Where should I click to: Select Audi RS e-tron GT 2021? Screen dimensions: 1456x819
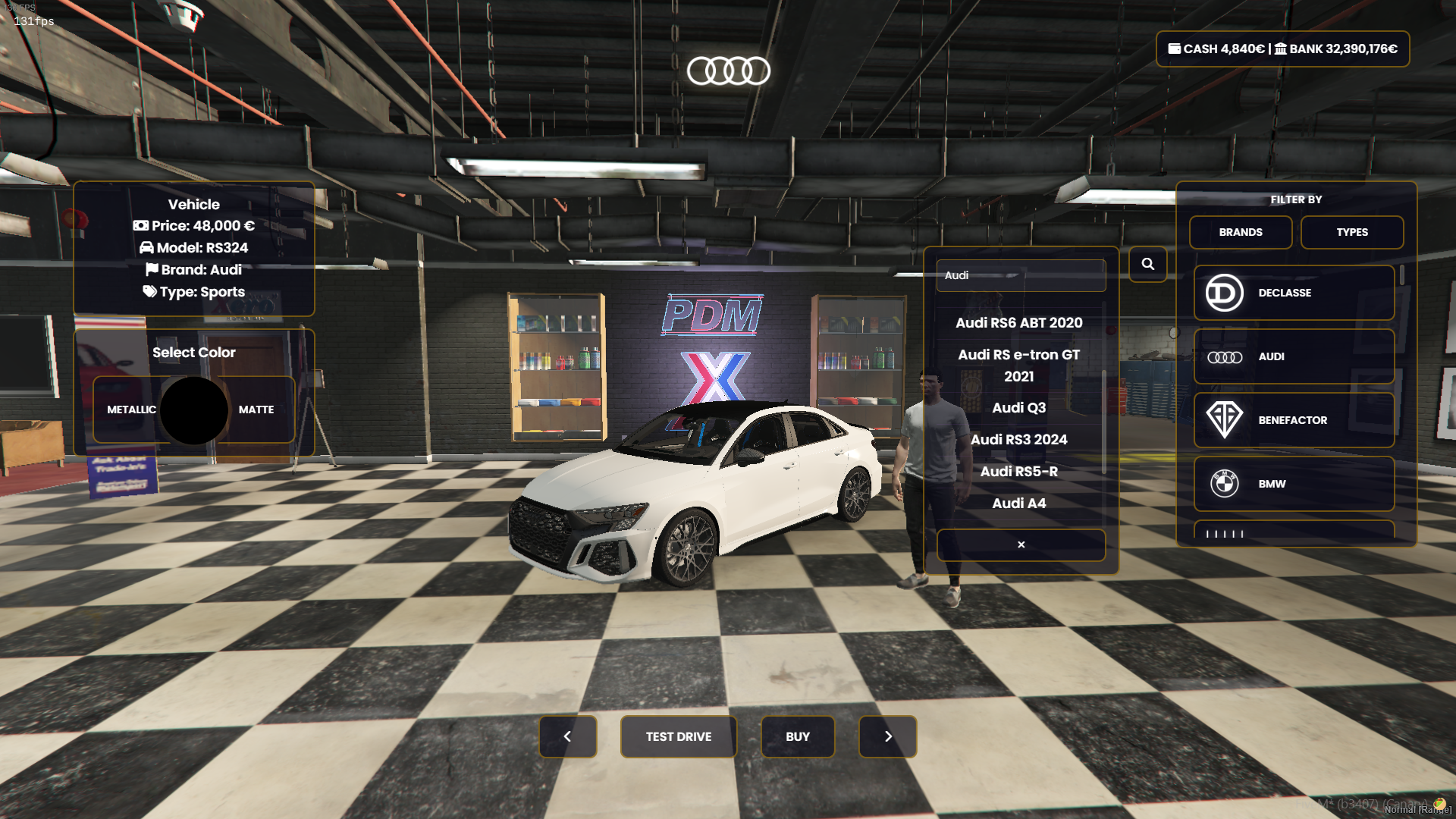pyautogui.click(x=1018, y=366)
